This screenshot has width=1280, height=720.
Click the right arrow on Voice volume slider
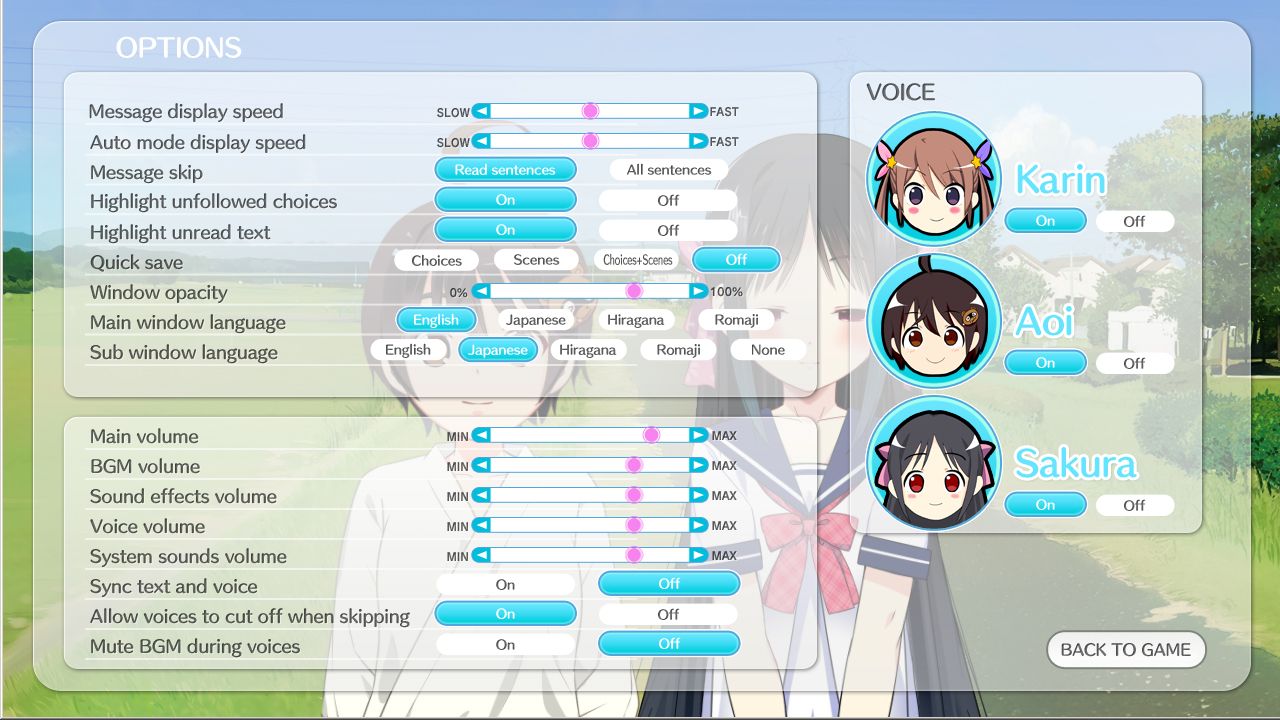[x=697, y=524]
